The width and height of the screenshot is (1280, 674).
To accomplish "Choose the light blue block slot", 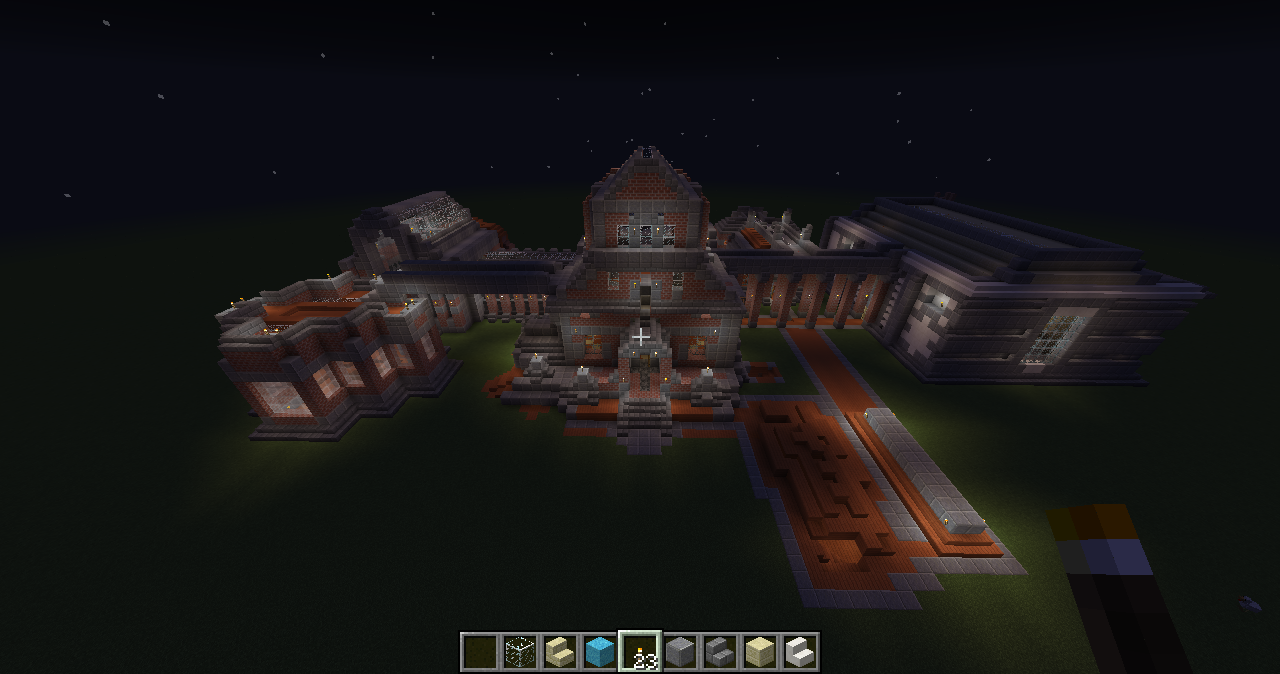I will coord(600,652).
